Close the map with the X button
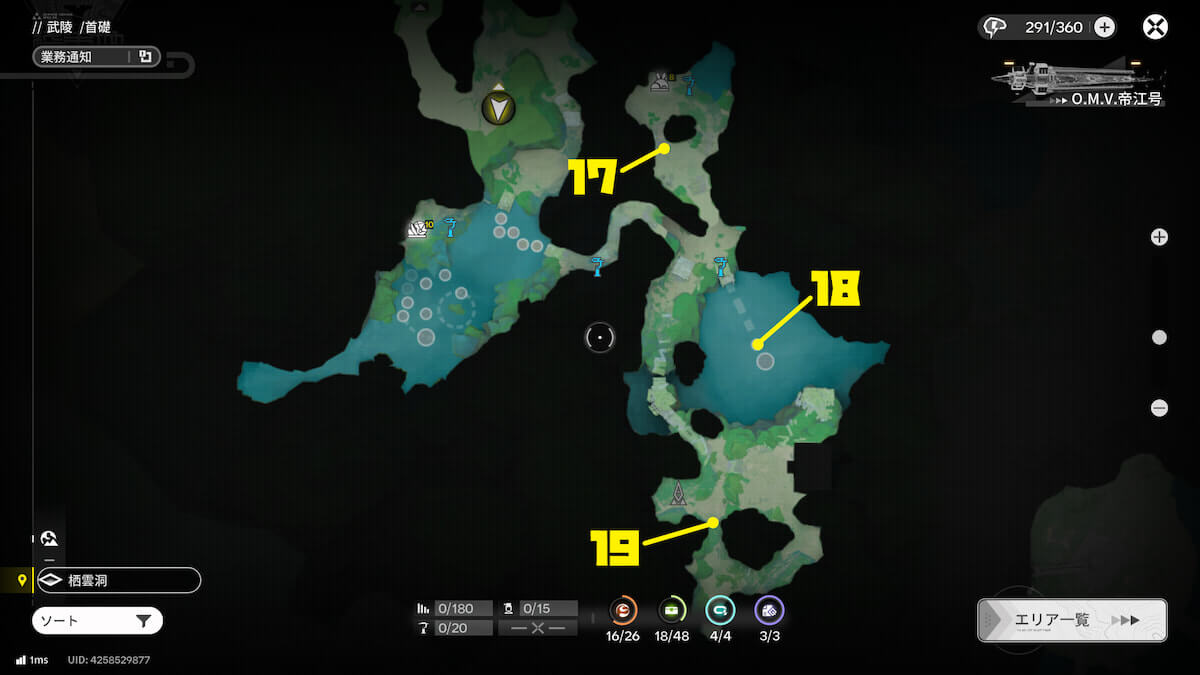Screen dimensions: 1200x675 click(x=1156, y=27)
